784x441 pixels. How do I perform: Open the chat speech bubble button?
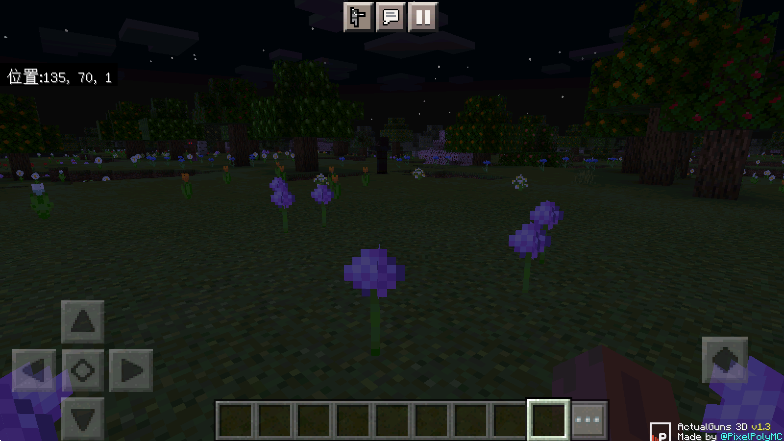(390, 16)
